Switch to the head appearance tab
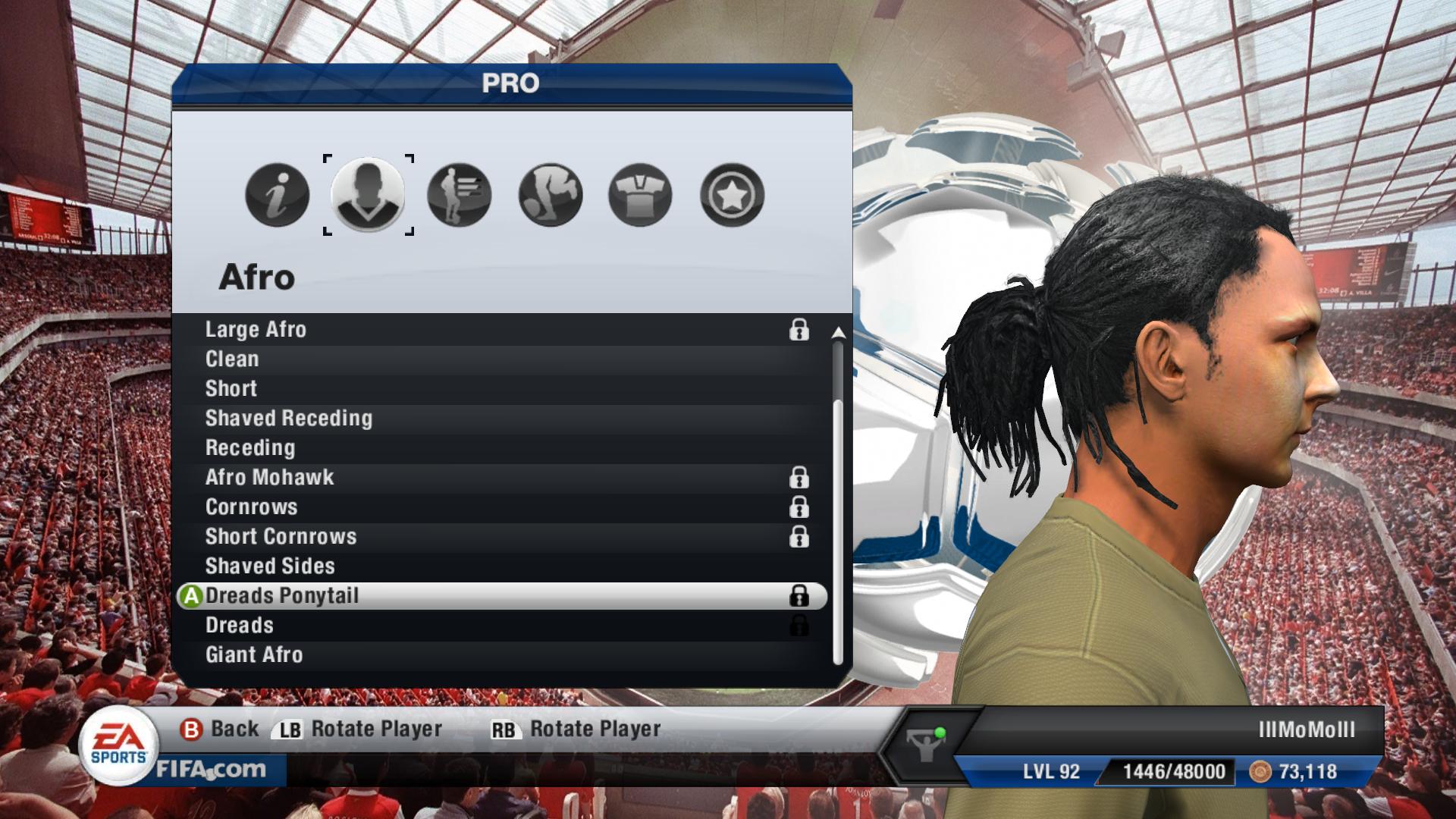This screenshot has height=819, width=1456. pos(368,195)
